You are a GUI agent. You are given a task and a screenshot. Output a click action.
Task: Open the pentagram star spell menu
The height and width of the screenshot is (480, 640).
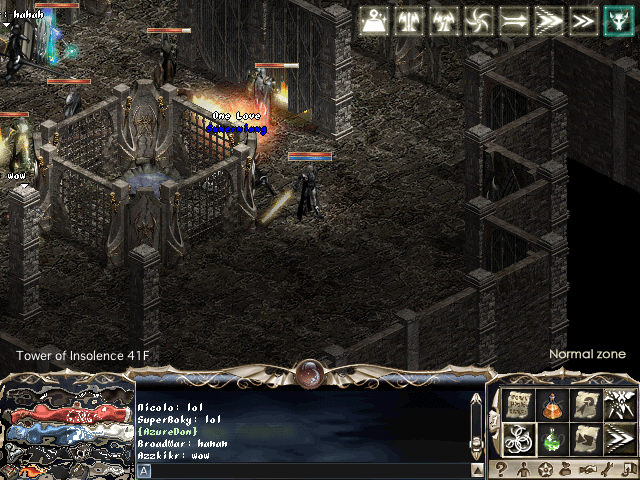tap(544, 470)
